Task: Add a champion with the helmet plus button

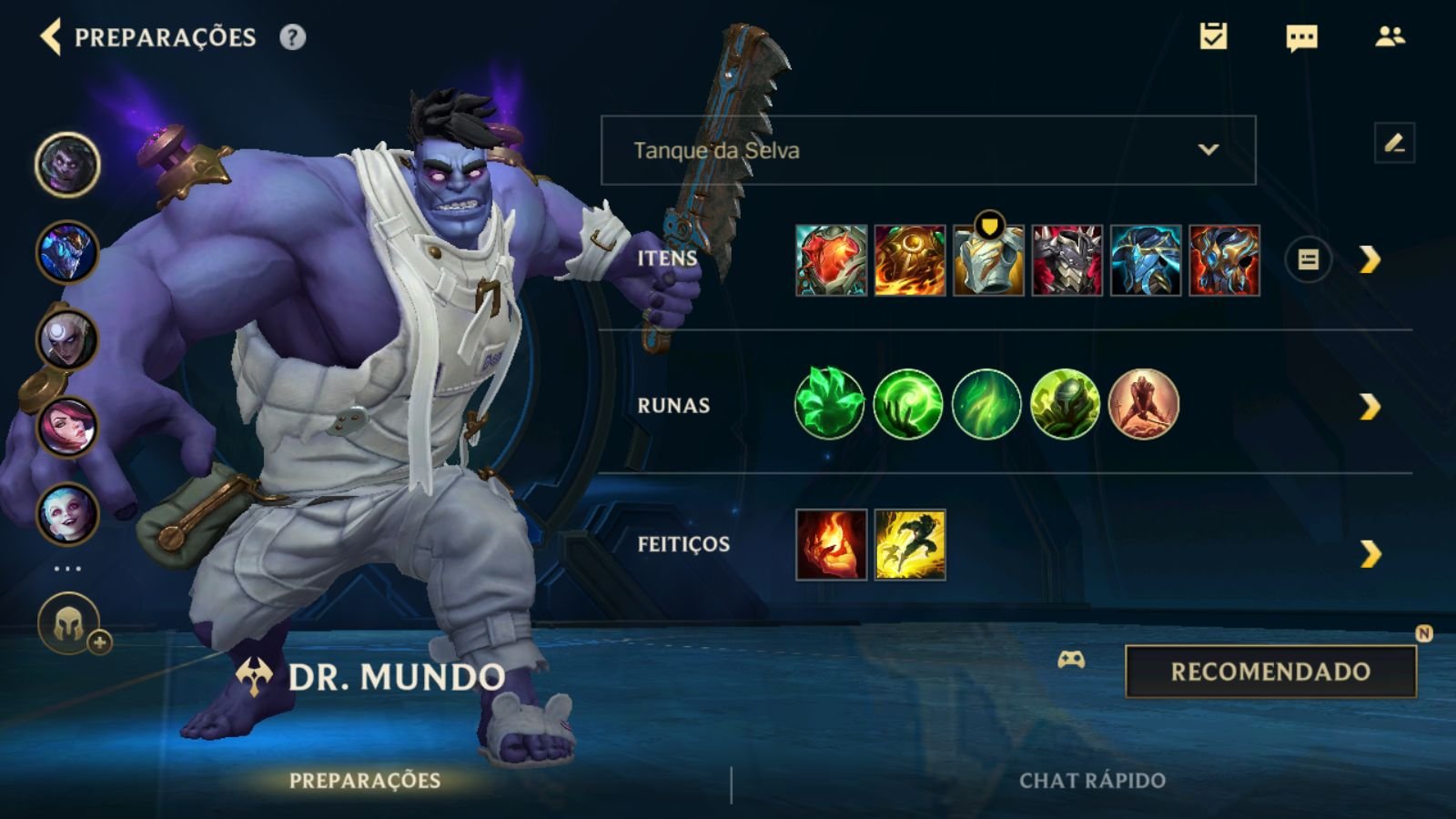Action: [70, 625]
